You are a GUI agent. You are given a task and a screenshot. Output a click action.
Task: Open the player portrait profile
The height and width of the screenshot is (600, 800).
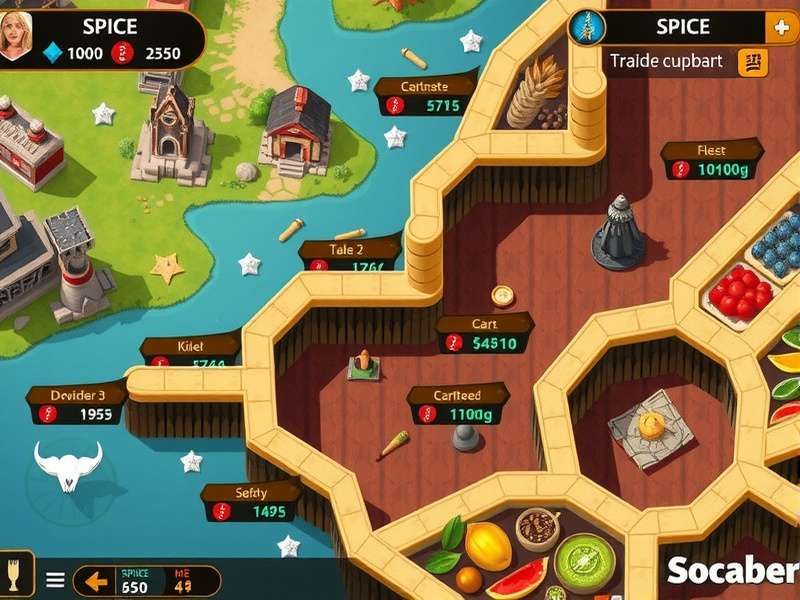(x=16, y=38)
